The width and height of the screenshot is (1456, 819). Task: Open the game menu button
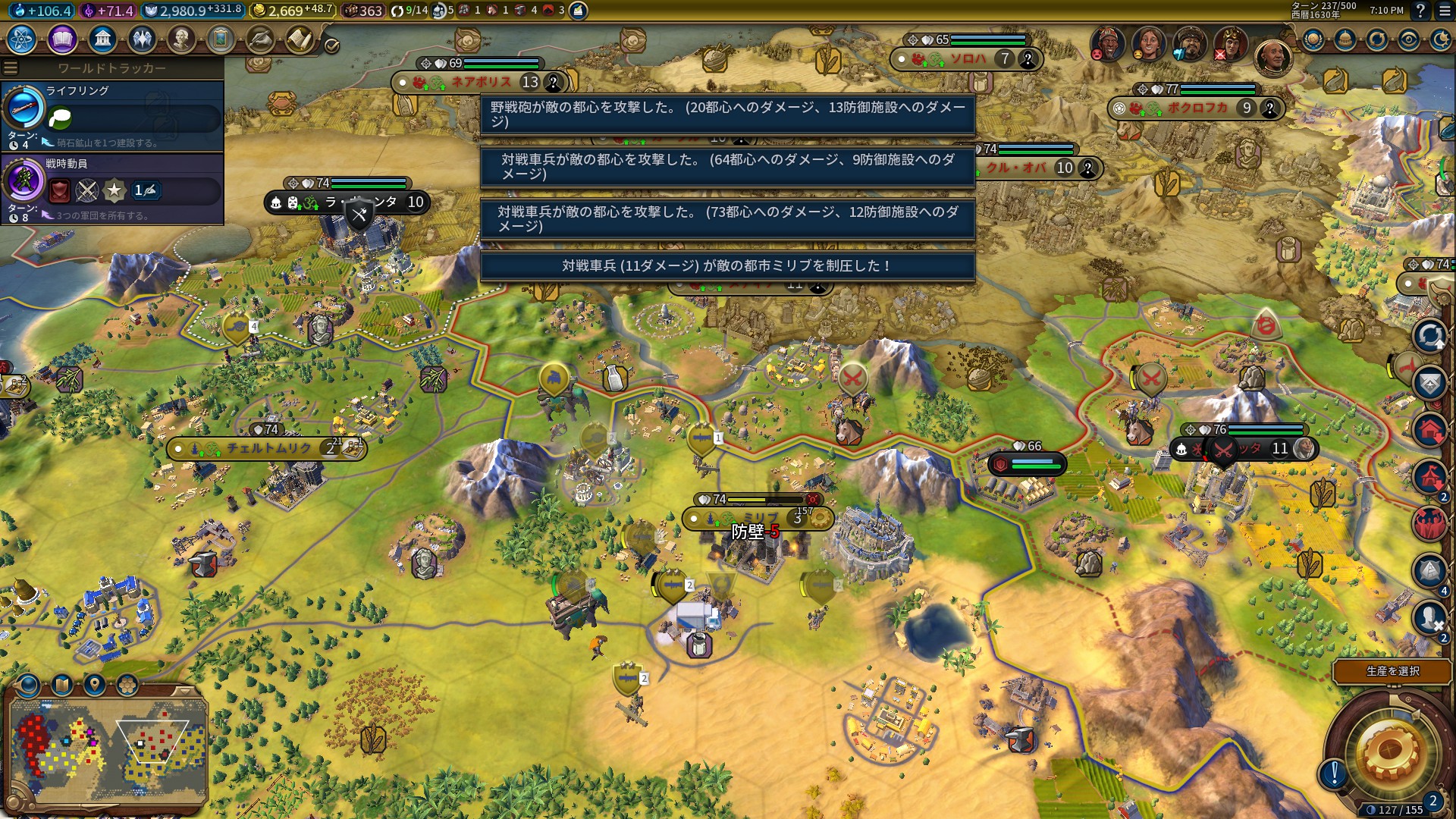click(1445, 11)
